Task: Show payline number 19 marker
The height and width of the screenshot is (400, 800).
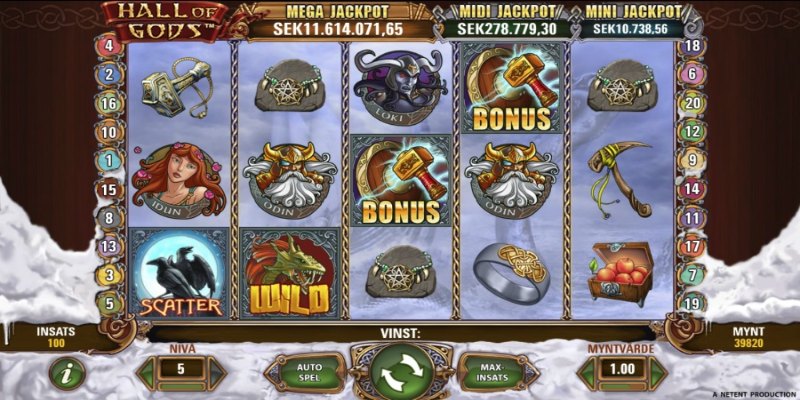Action: coord(691,303)
